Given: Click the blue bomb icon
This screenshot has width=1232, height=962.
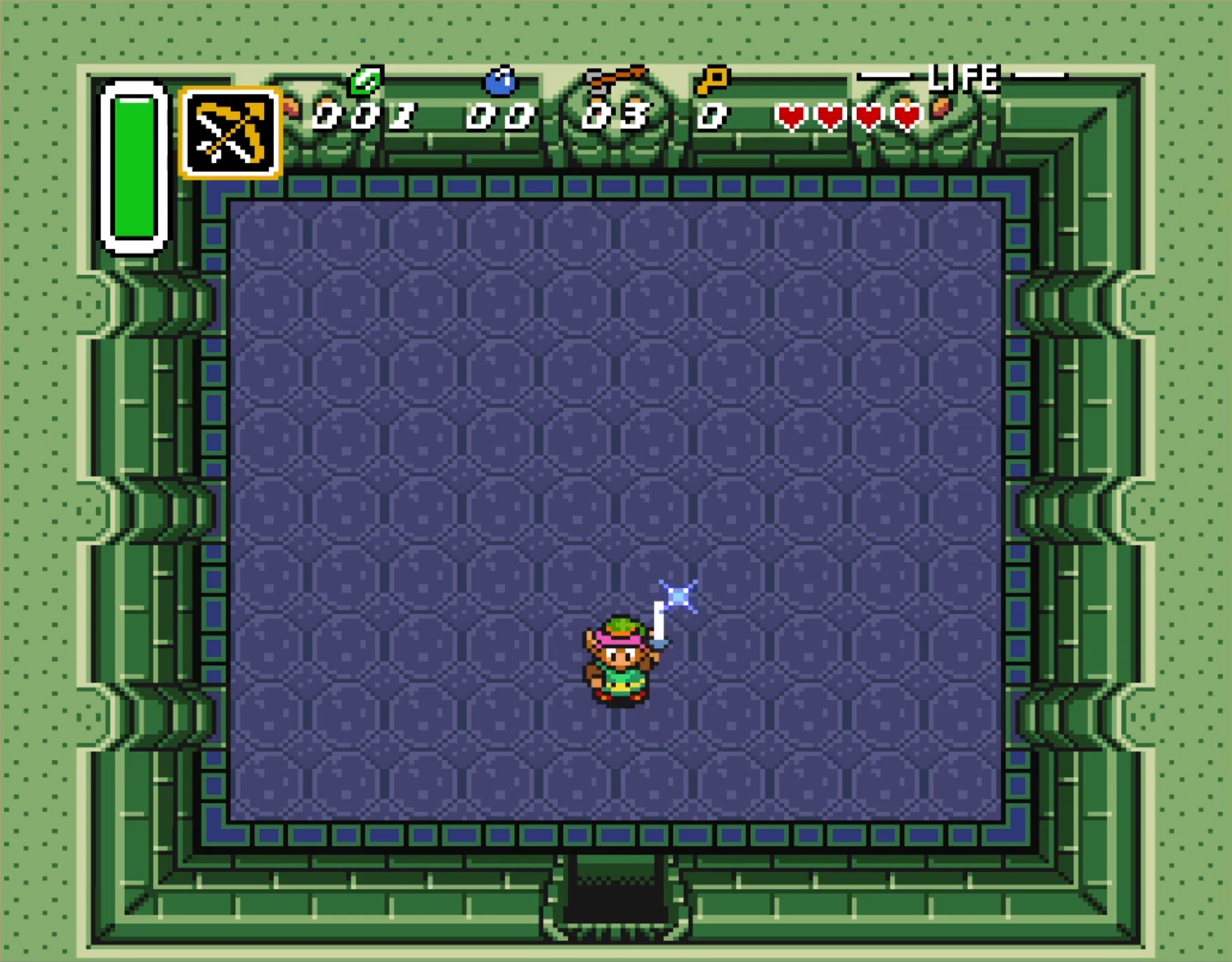Looking at the screenshot, I should coord(501,82).
